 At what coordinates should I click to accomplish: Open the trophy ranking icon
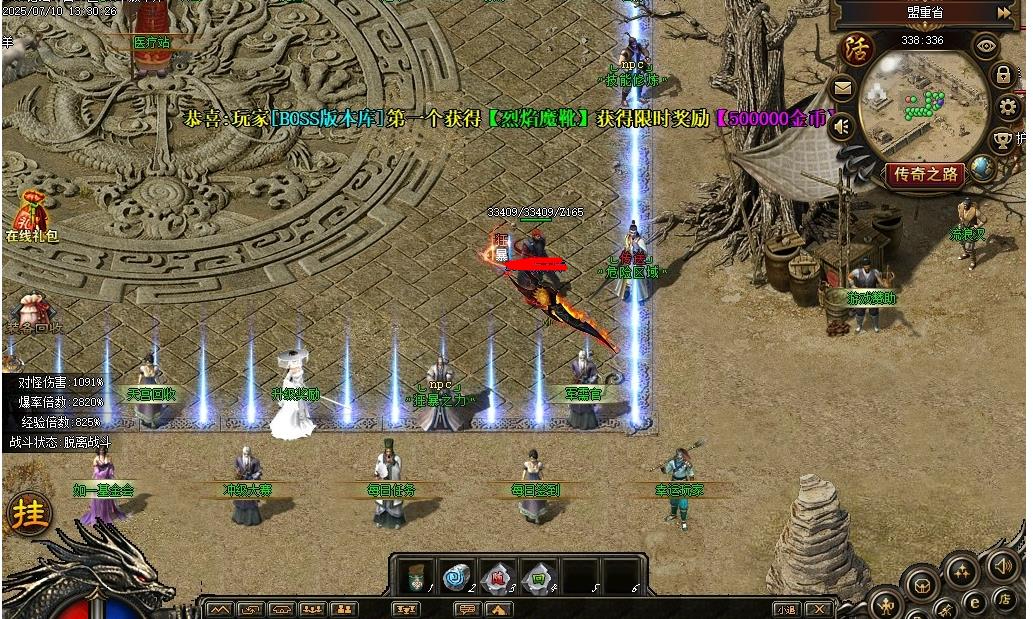pyautogui.click(x=1004, y=138)
